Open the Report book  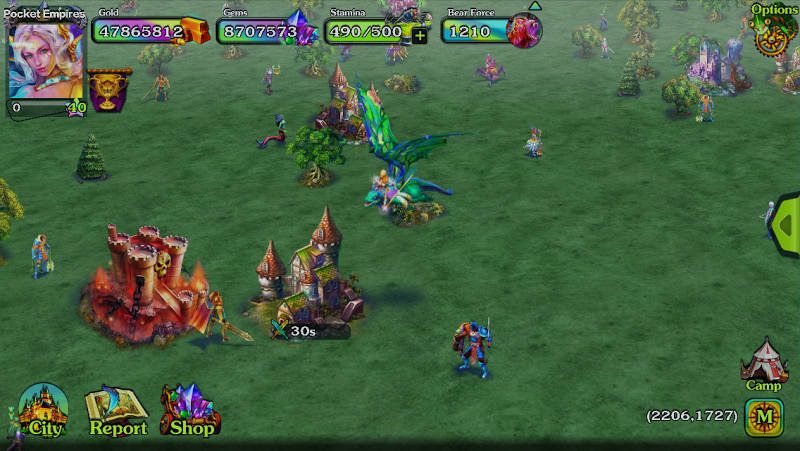click(x=117, y=412)
